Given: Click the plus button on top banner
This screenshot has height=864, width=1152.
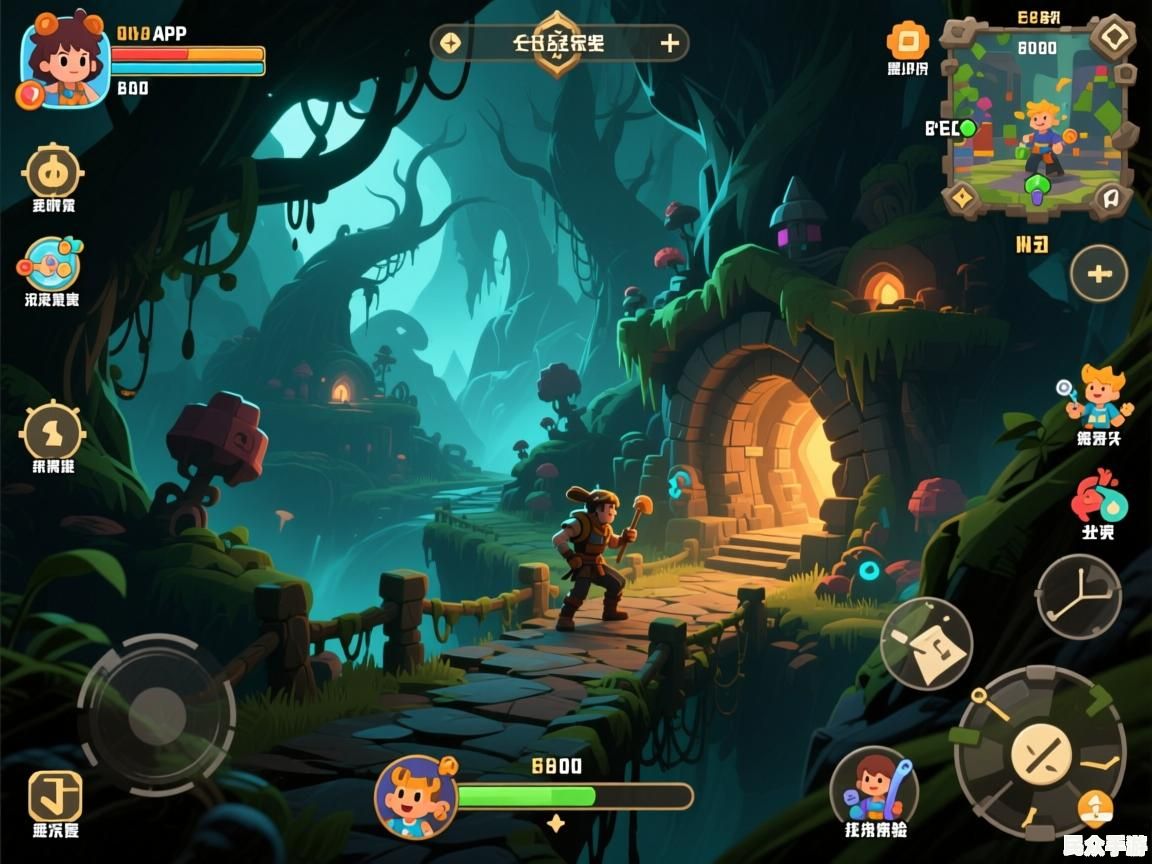Looking at the screenshot, I should click(x=670, y=43).
